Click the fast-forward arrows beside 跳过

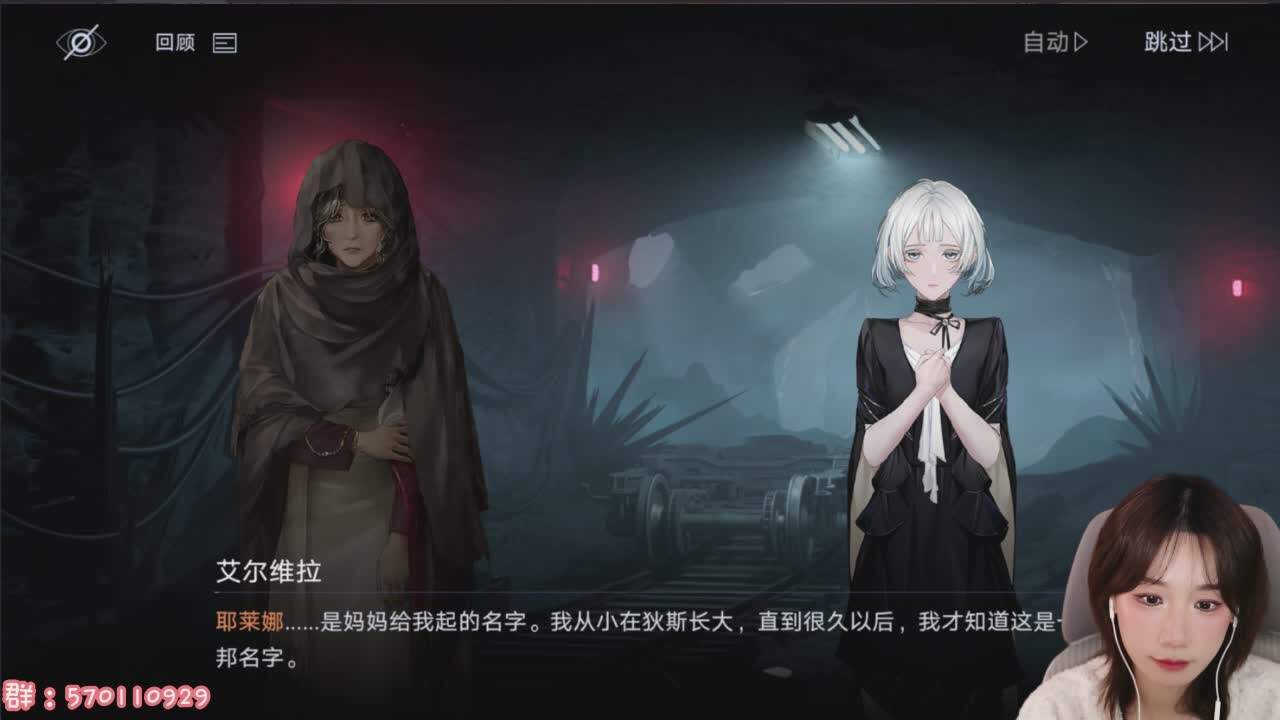tap(1213, 43)
